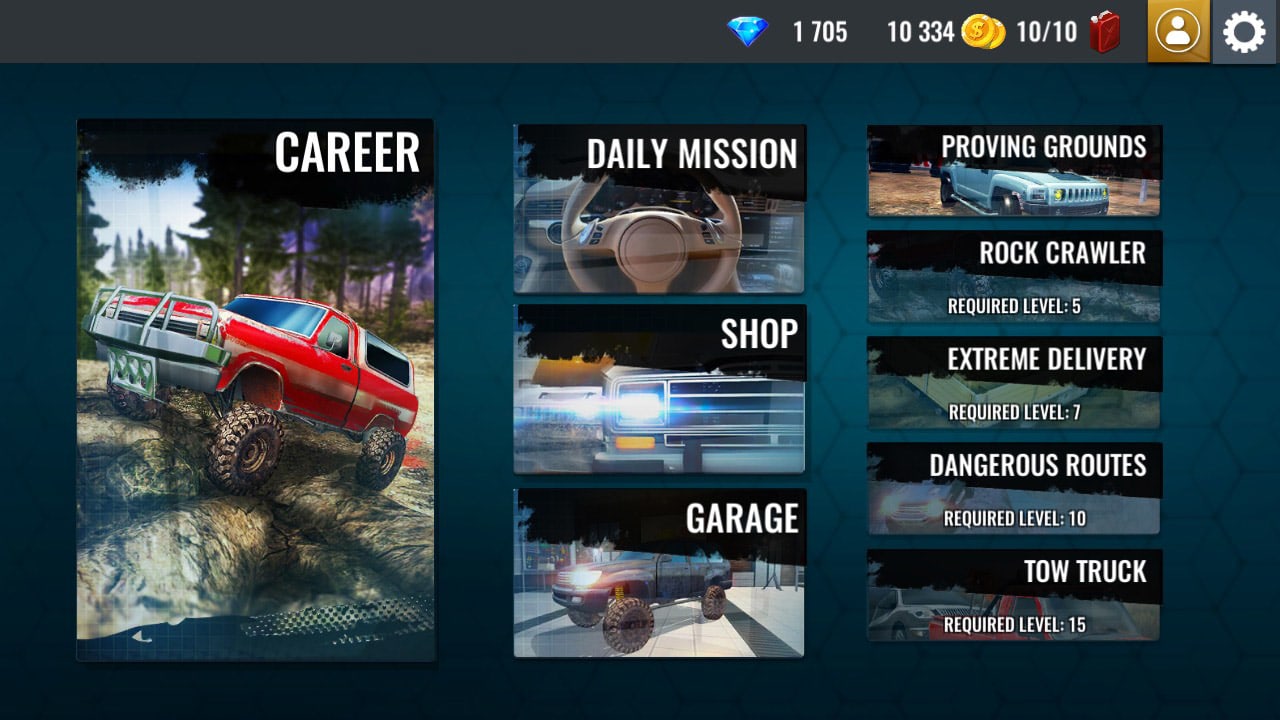1280x720 pixels.
Task: Open Tow Truck mode
Action: pyautogui.click(x=1013, y=593)
